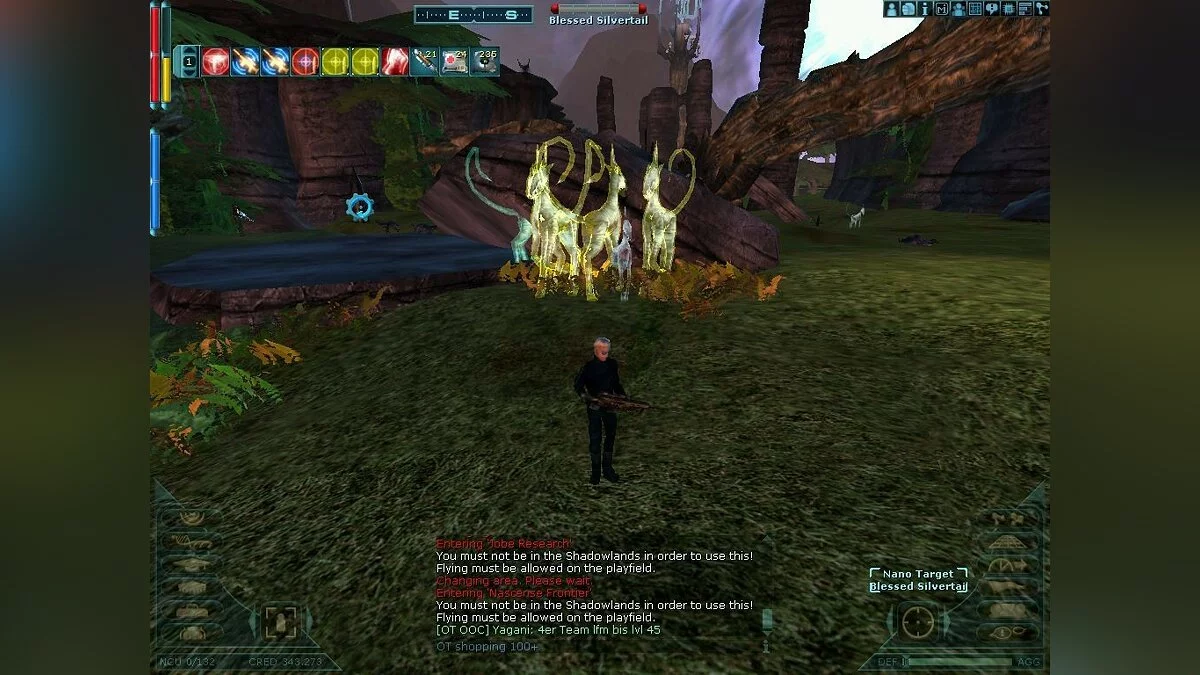Click the round crosshair attack button

917,623
